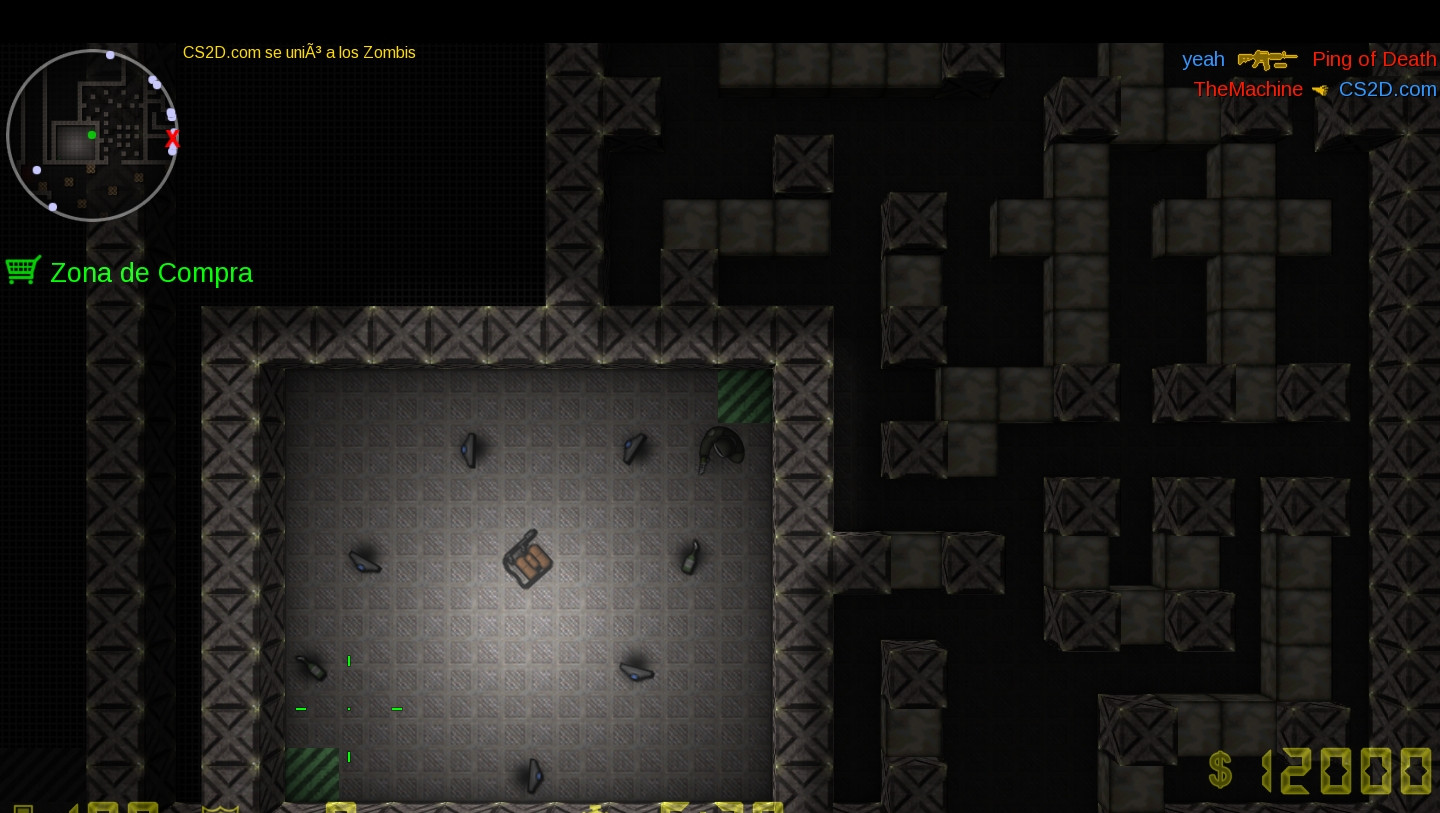Click the TheMachine name in the killfeed
Screen dimensions: 1440x813
[1248, 89]
